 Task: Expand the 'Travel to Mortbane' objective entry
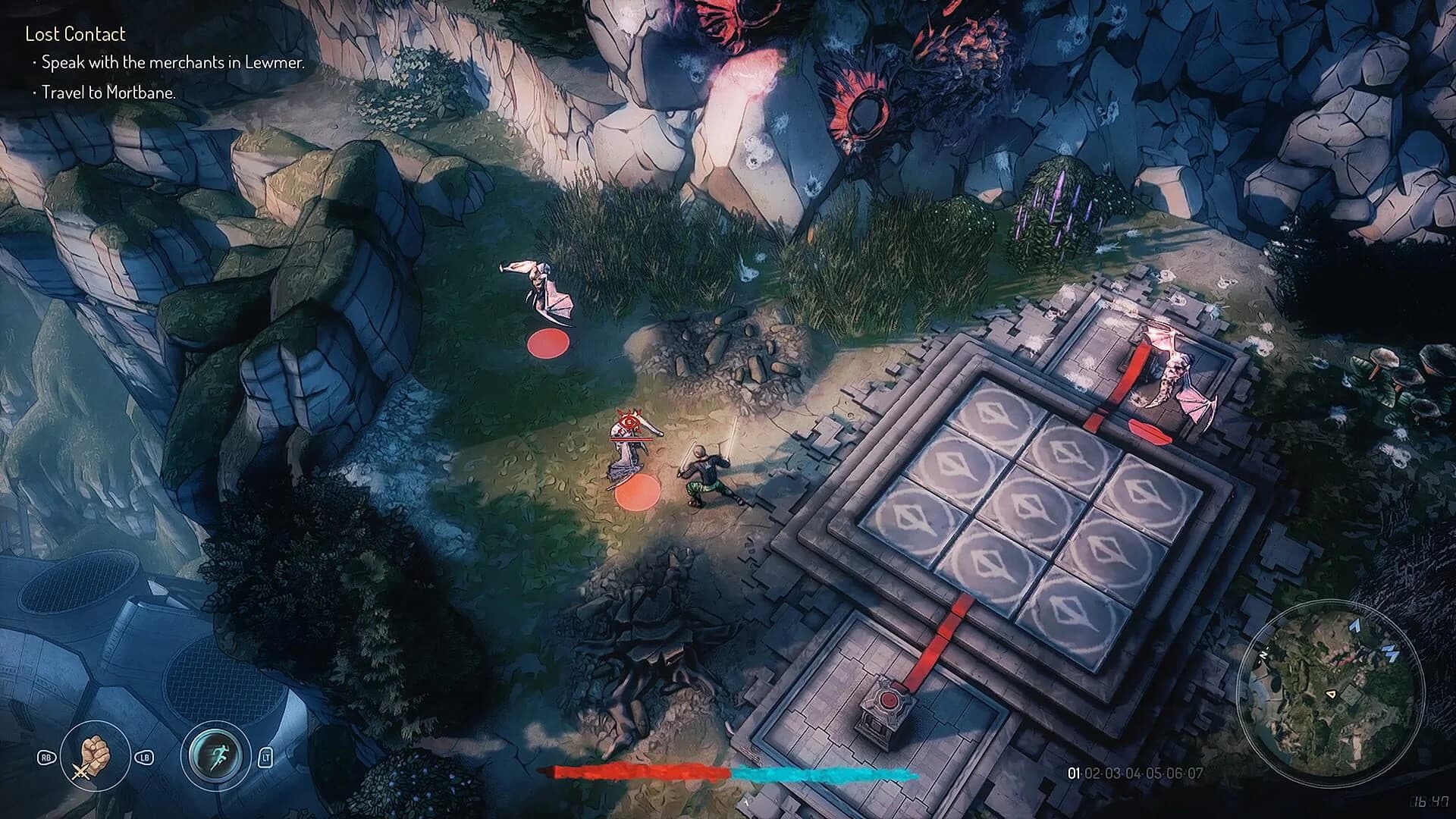pyautogui.click(x=106, y=94)
